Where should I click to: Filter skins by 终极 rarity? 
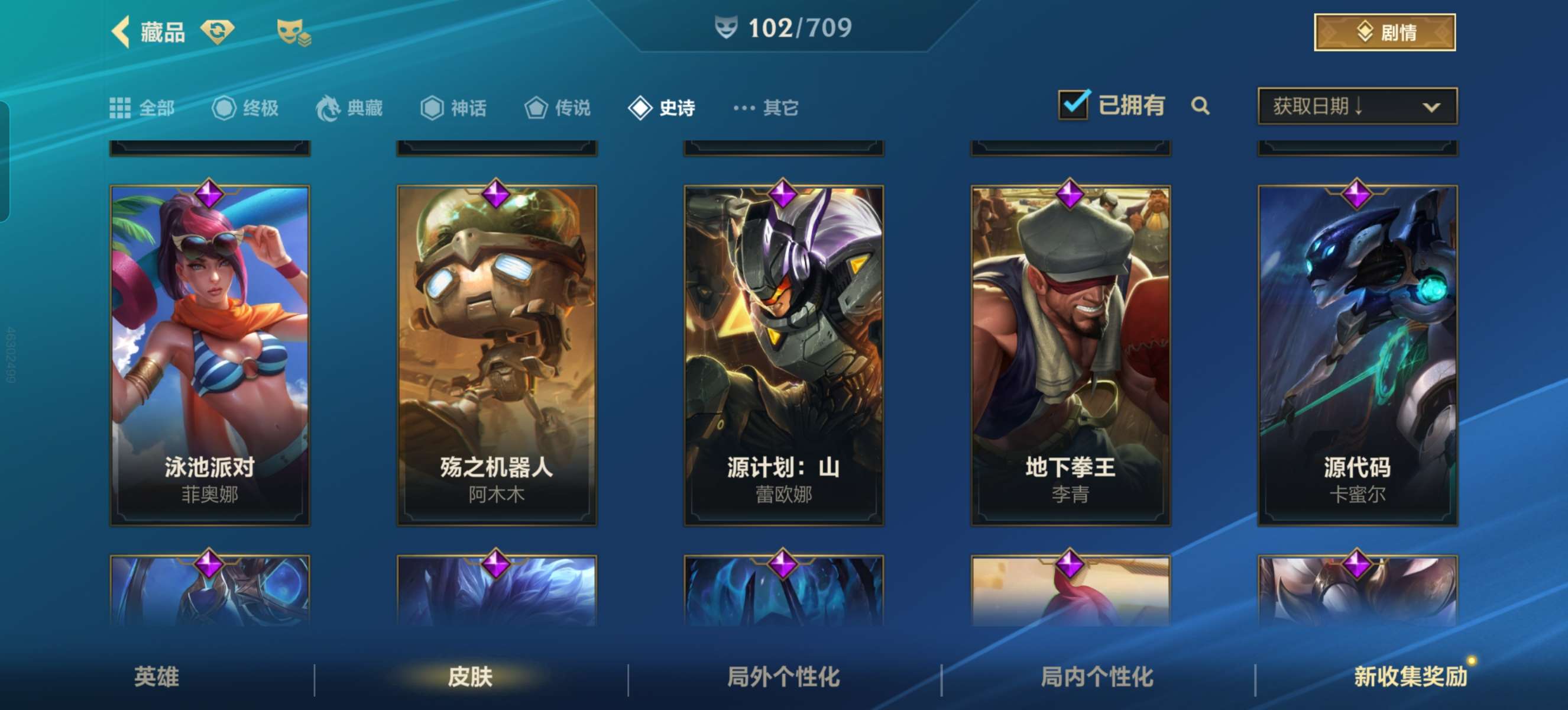click(245, 108)
